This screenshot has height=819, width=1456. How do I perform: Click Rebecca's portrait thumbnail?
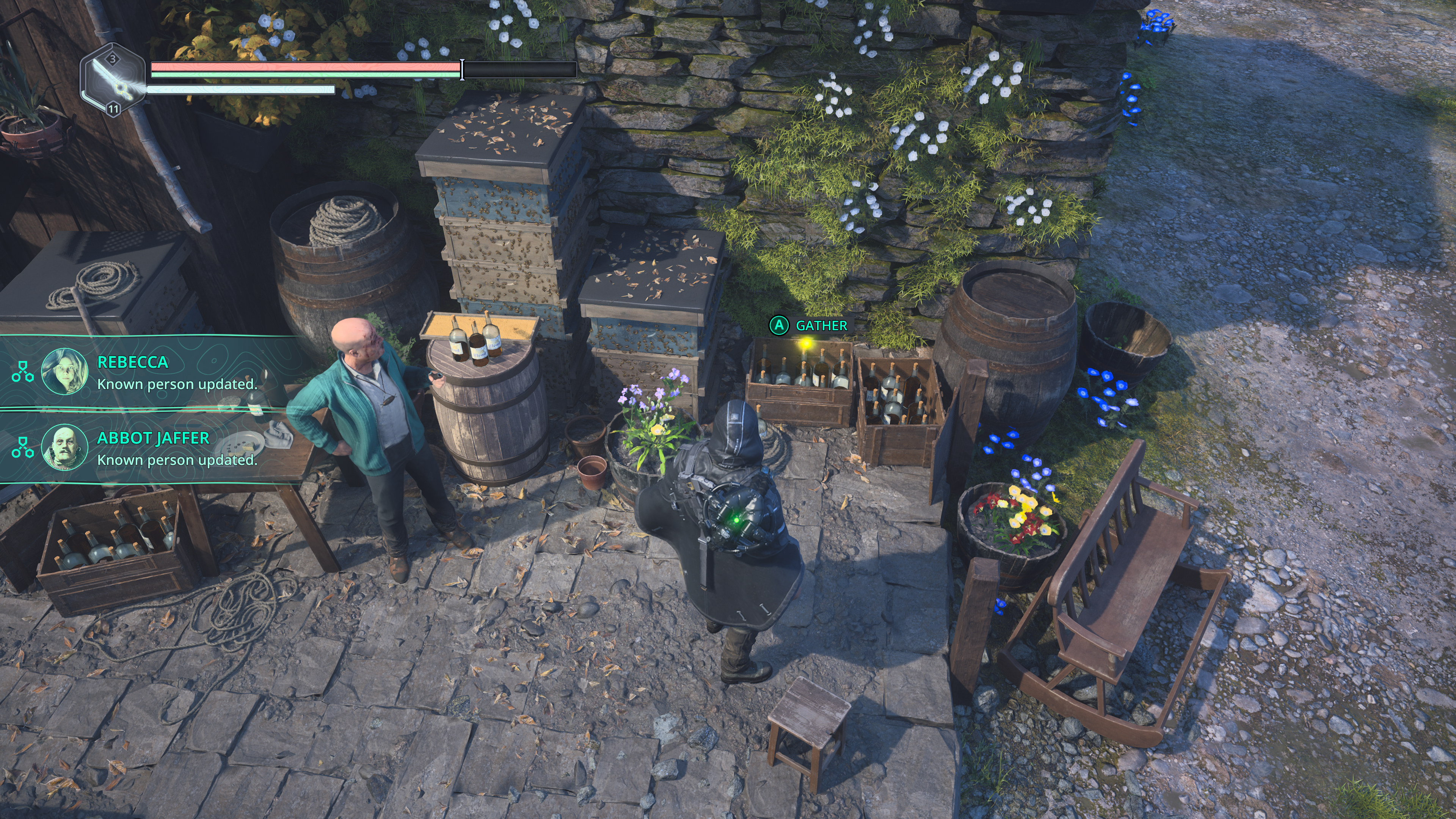pos(65,371)
